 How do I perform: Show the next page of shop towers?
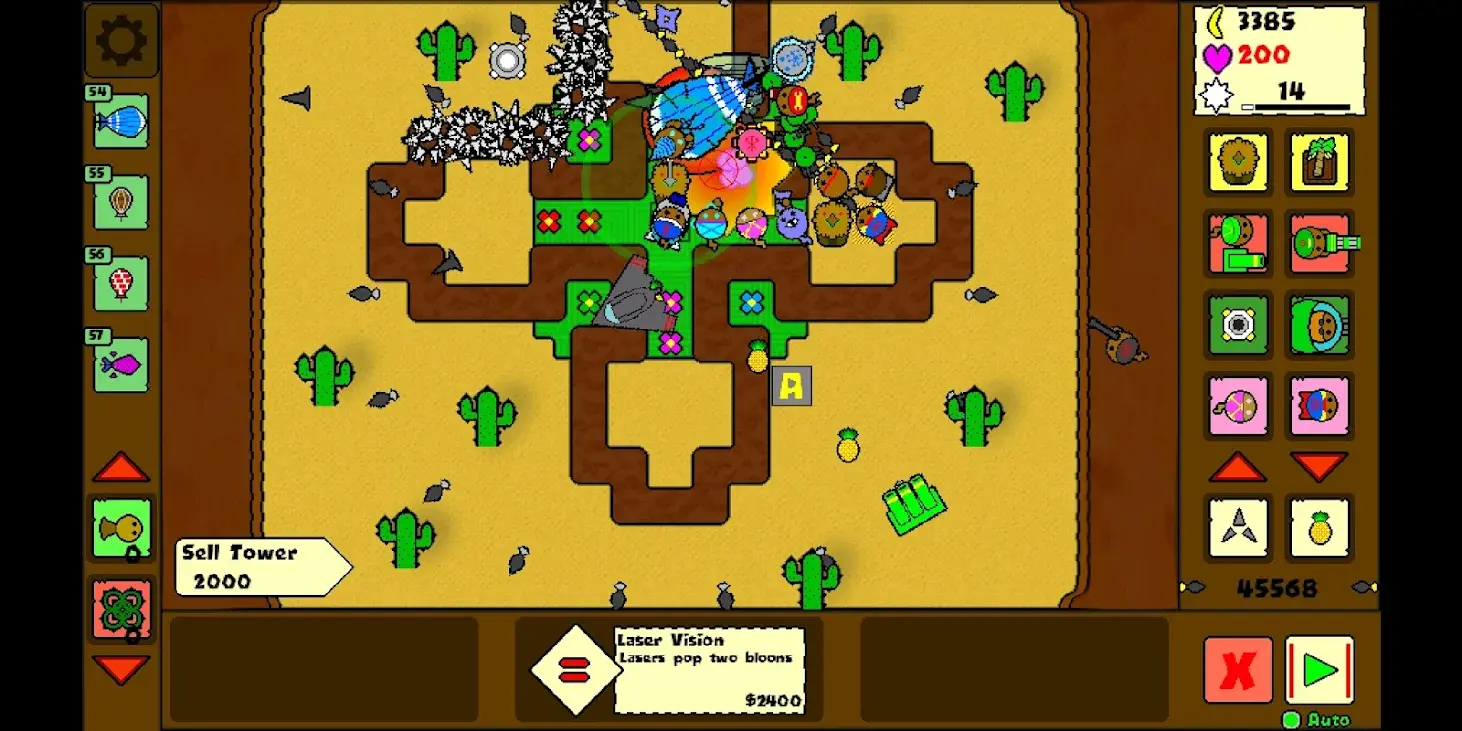tap(1319, 467)
